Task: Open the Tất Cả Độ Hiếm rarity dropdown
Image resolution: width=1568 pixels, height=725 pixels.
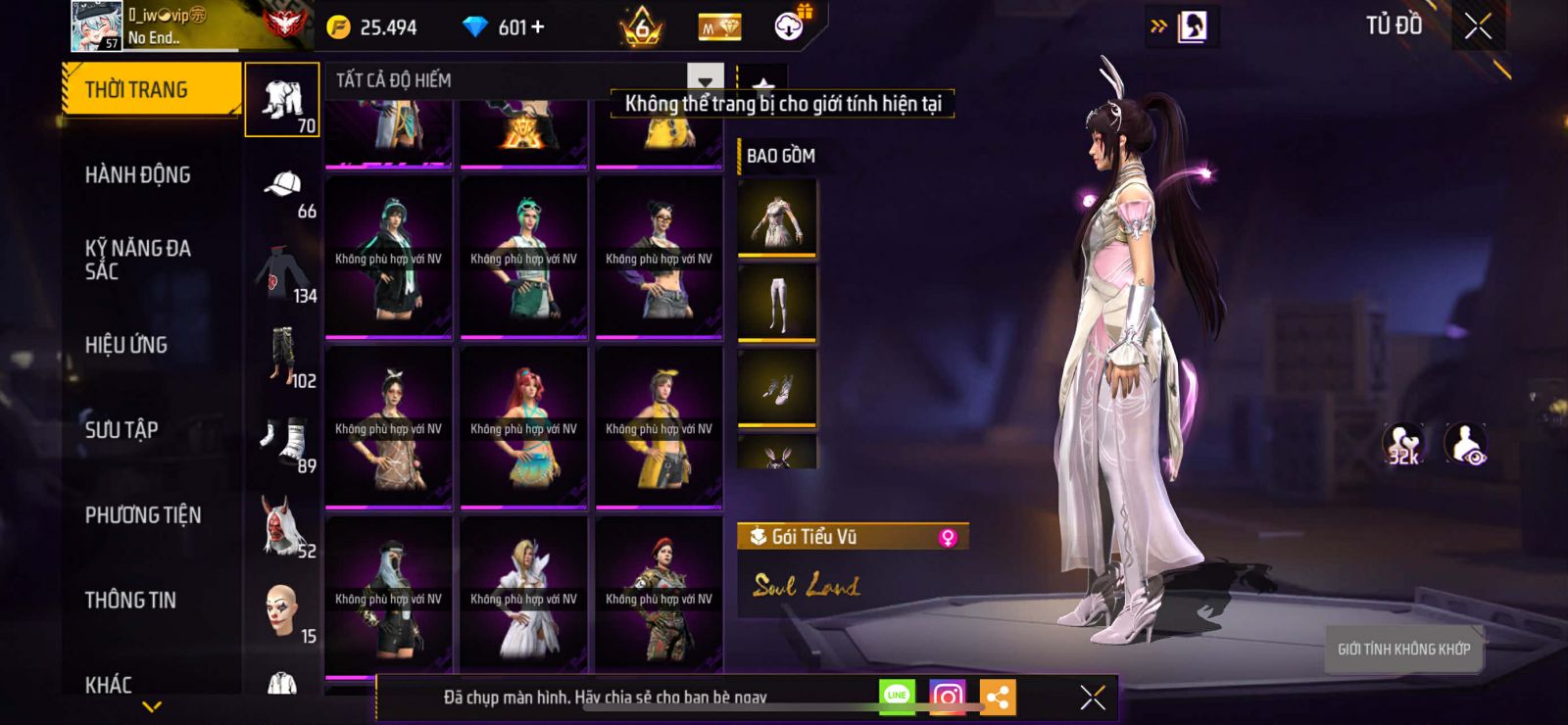Action: click(705, 81)
